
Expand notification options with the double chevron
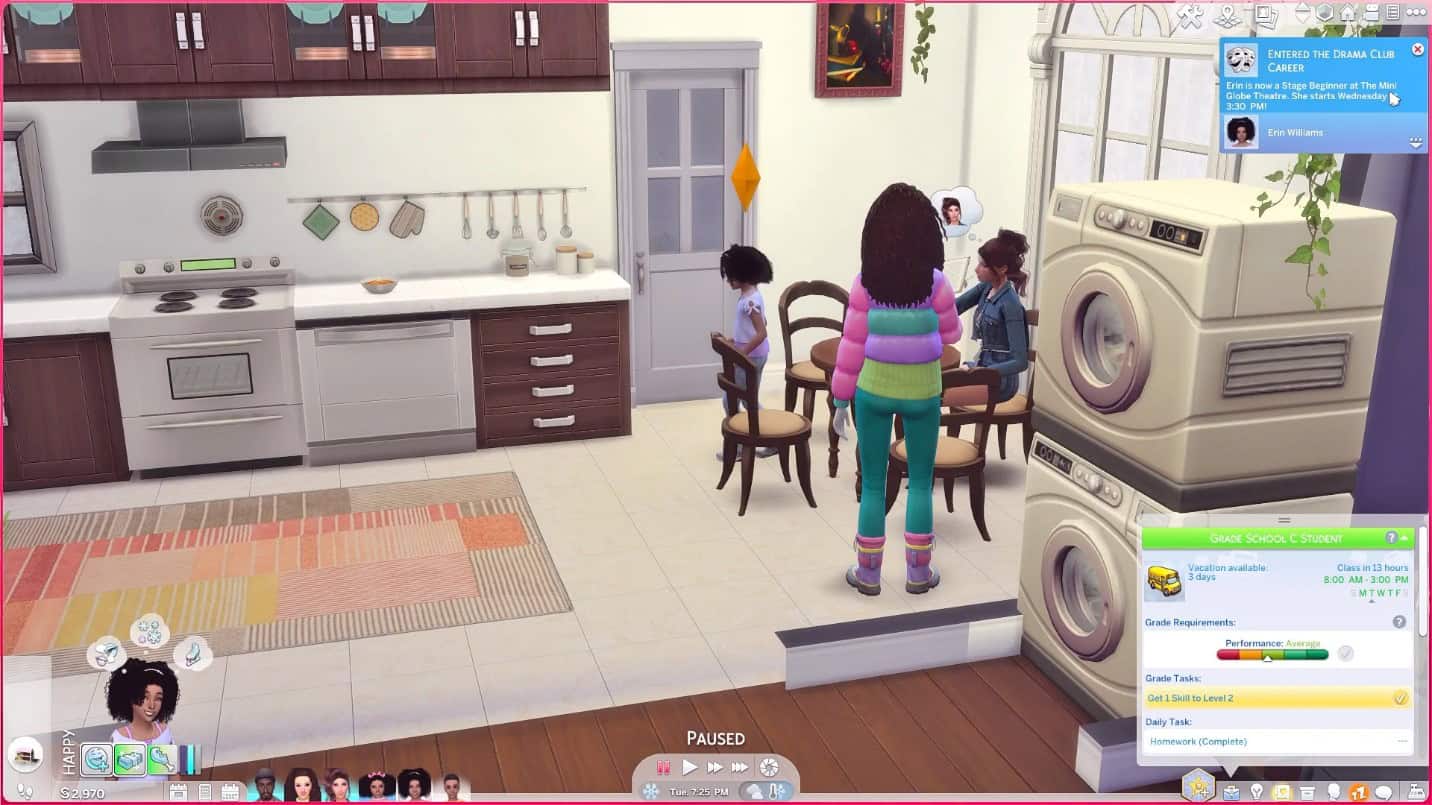tap(1418, 141)
